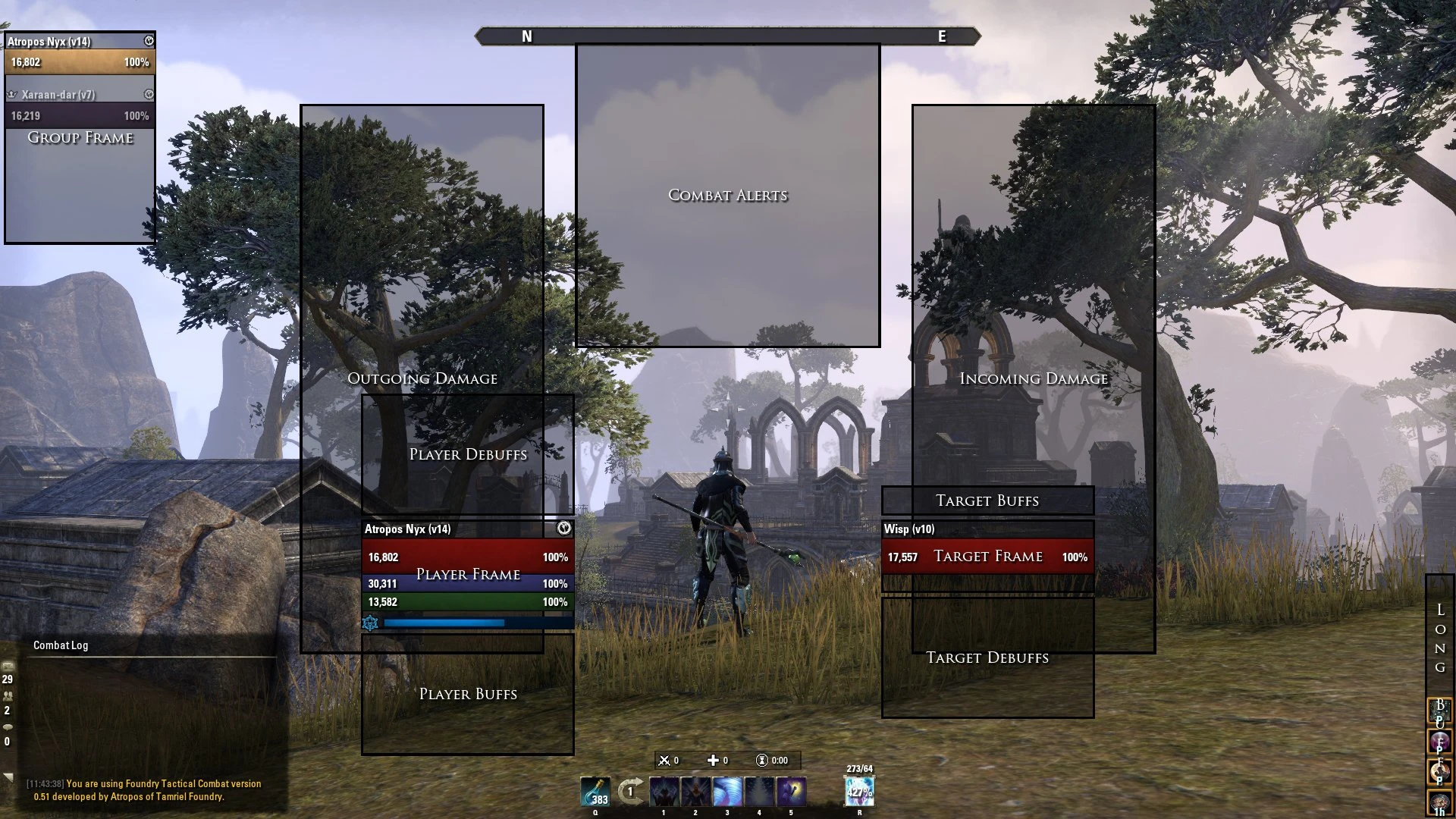The image size is (1456, 819).
Task: Click the mail icon beside the Combat Log
Action: pyautogui.click(x=8, y=667)
